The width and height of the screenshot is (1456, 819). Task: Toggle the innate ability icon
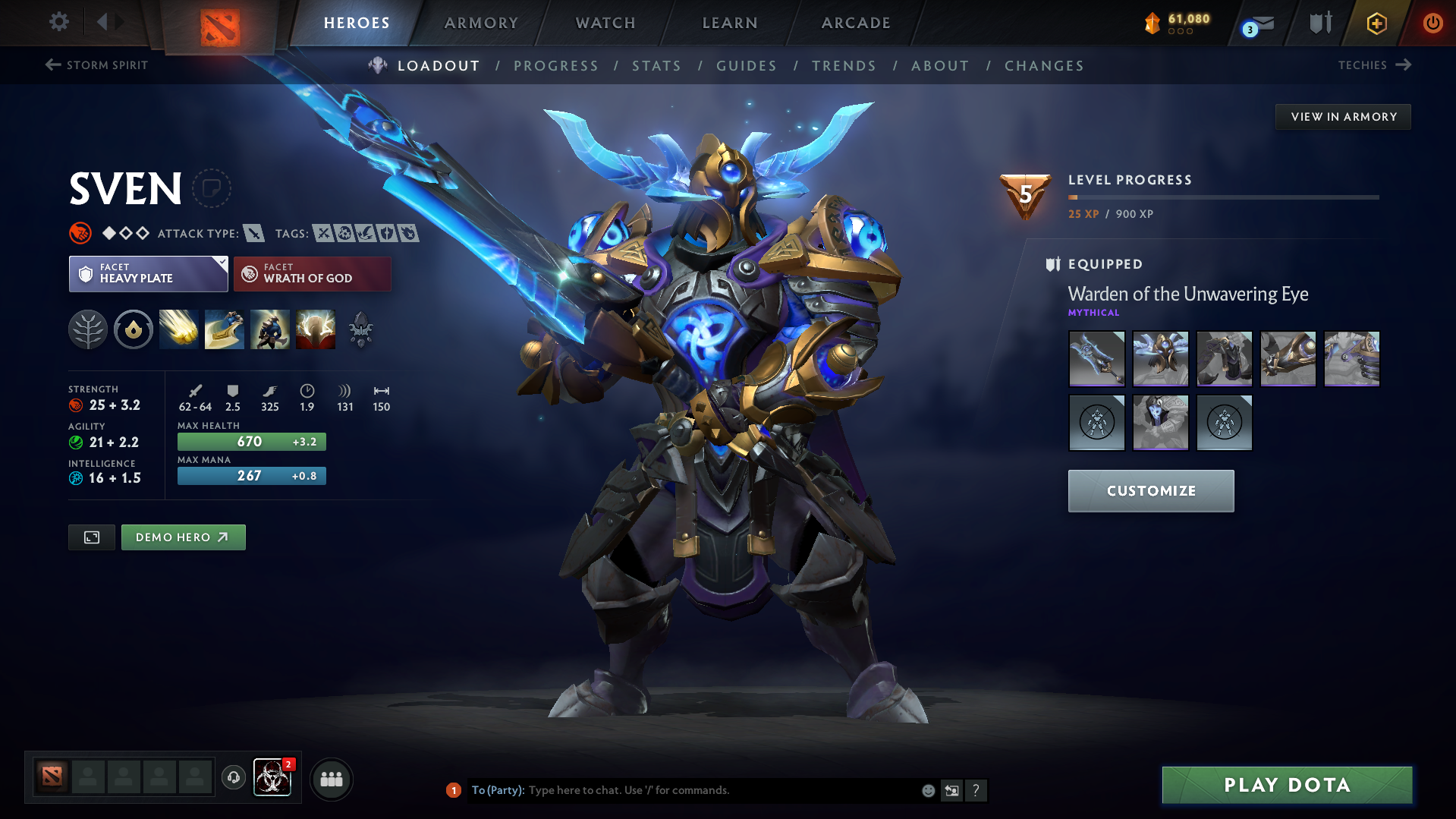[x=134, y=329]
